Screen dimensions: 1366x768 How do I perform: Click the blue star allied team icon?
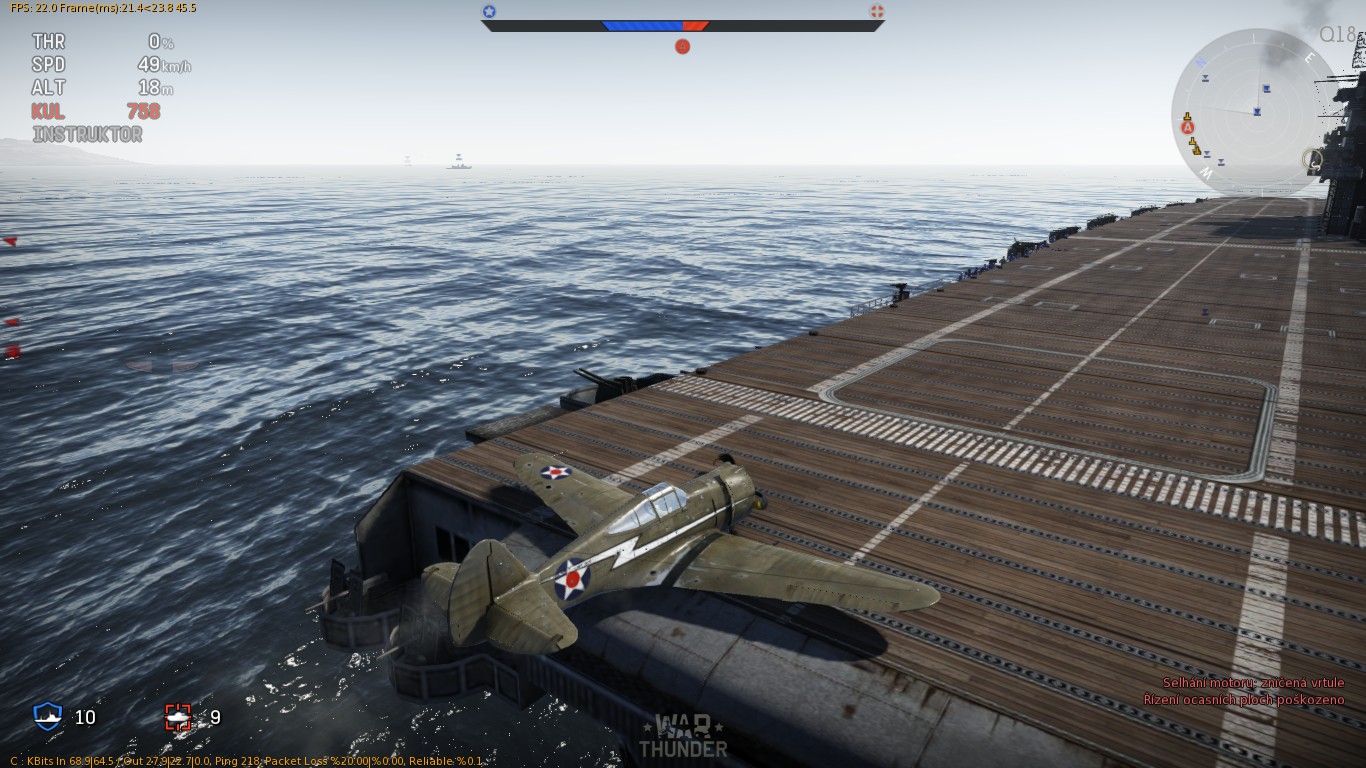point(489,12)
